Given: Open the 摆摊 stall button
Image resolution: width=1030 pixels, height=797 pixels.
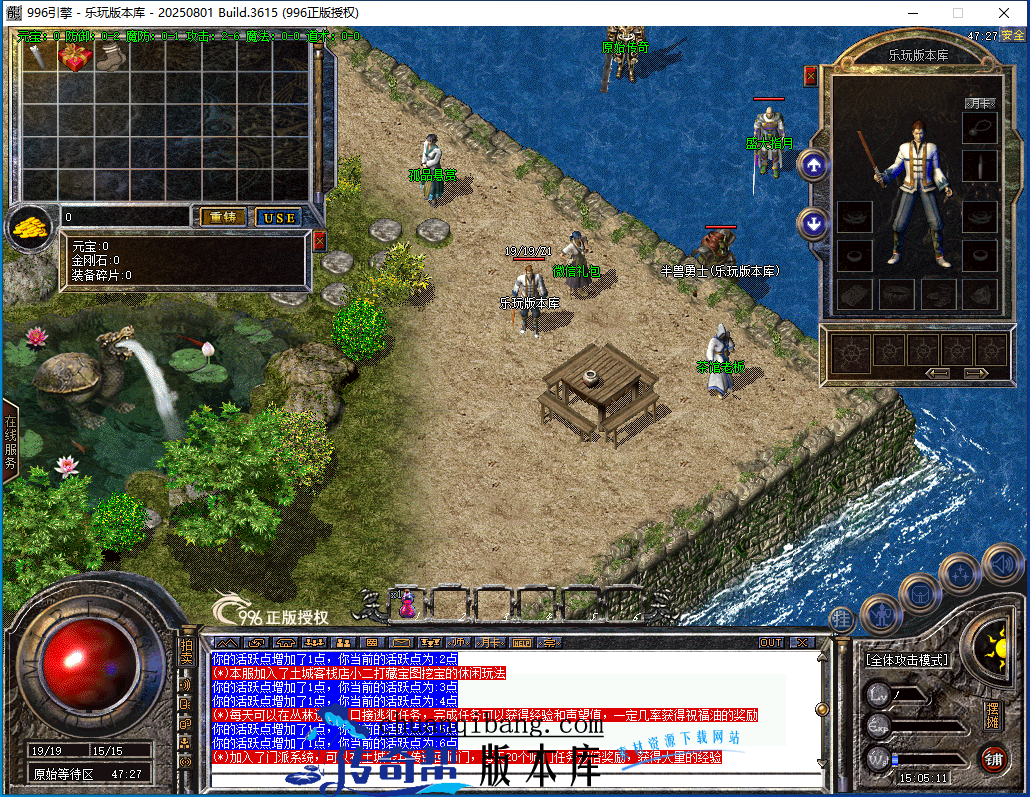Looking at the screenshot, I should tap(992, 714).
